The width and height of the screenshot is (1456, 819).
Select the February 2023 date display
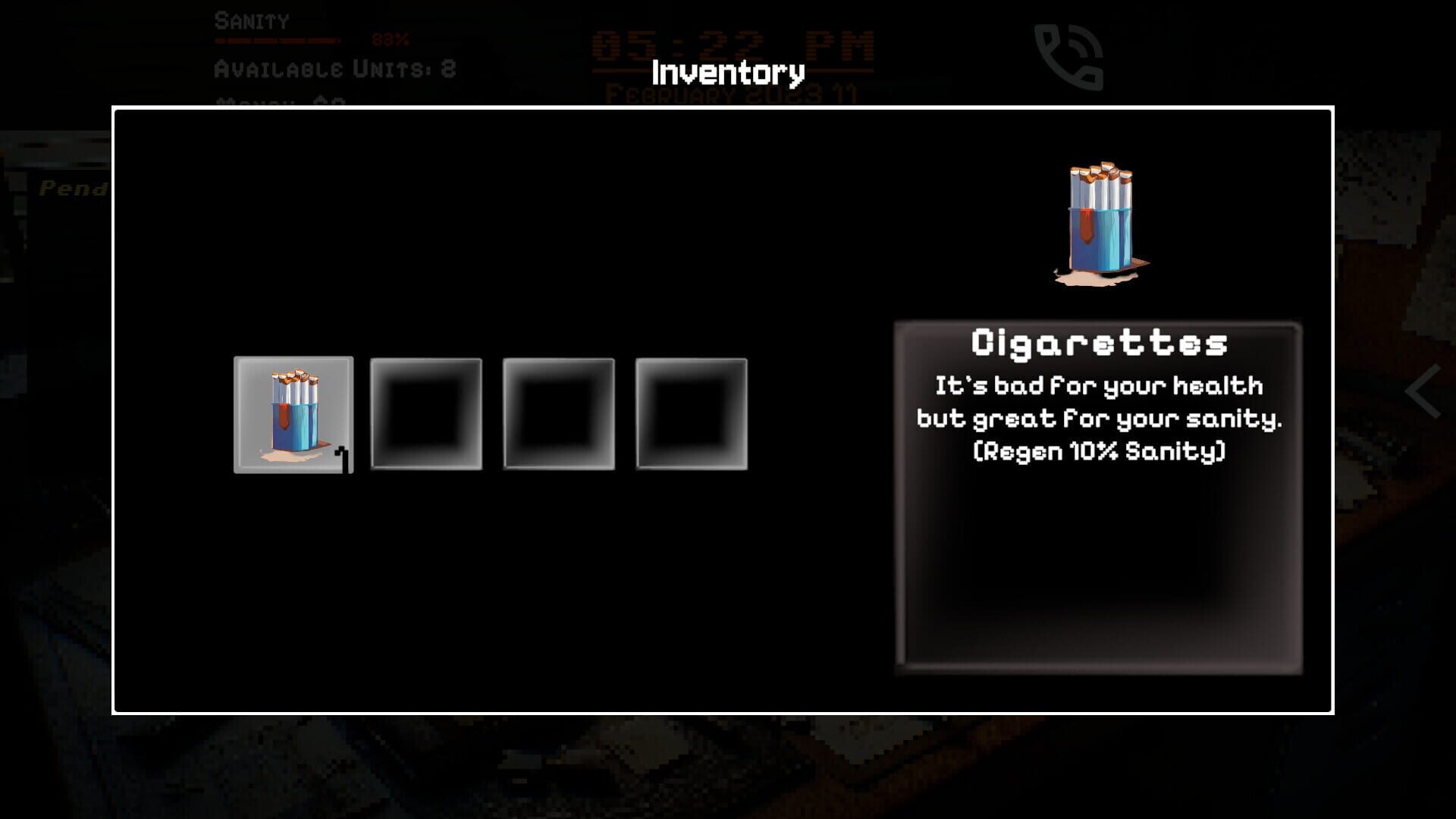pyautogui.click(x=732, y=94)
